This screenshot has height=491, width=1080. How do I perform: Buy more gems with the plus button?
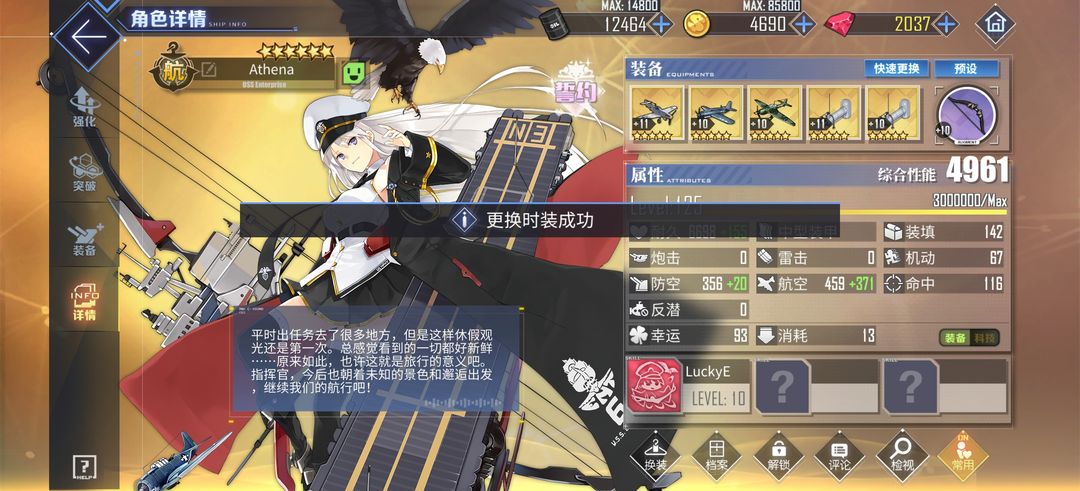click(945, 24)
